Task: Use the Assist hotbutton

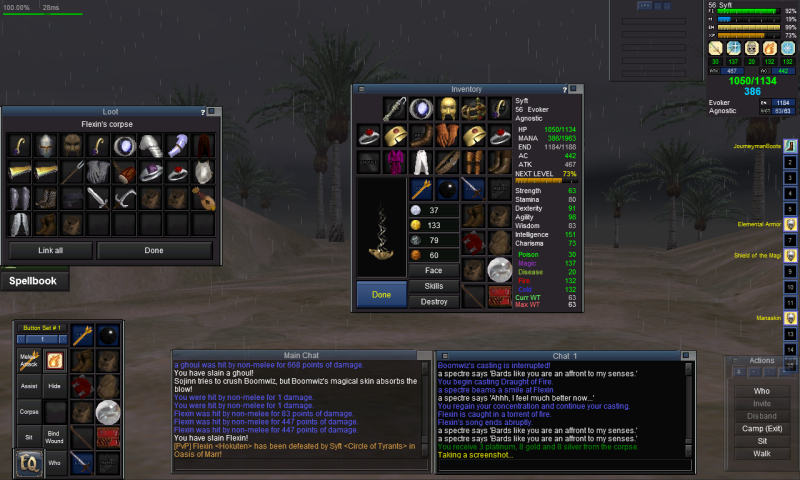Action: coord(29,384)
